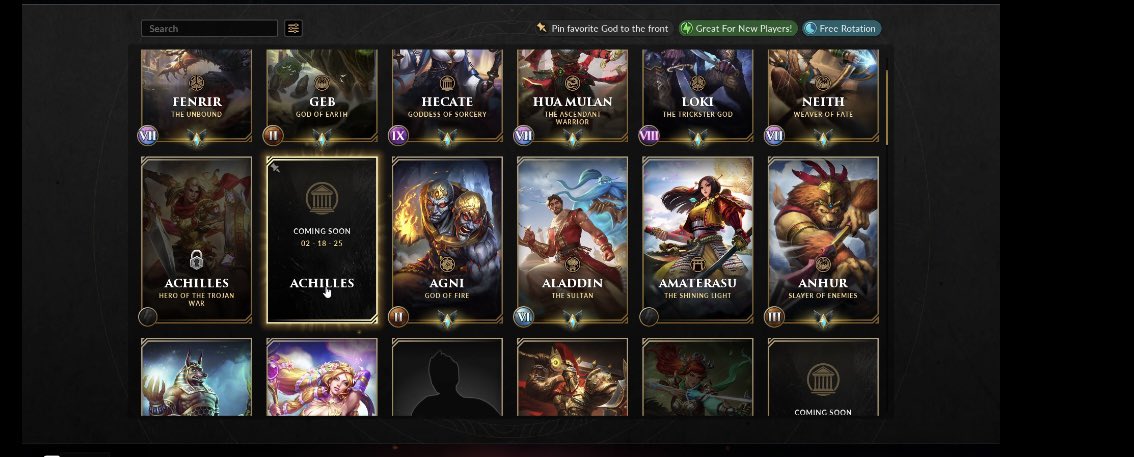Pick the Hecate god card
This screenshot has height=457, width=1134.
pyautogui.click(x=447, y=95)
